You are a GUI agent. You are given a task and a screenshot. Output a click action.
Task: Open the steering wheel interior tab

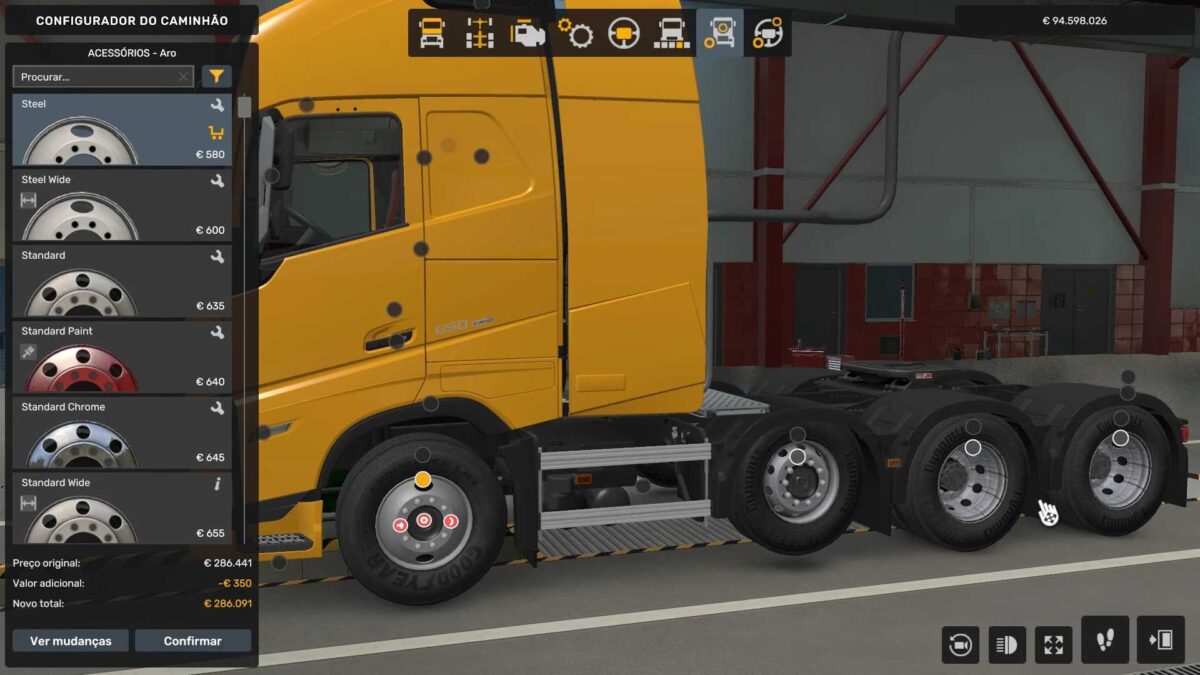624,33
